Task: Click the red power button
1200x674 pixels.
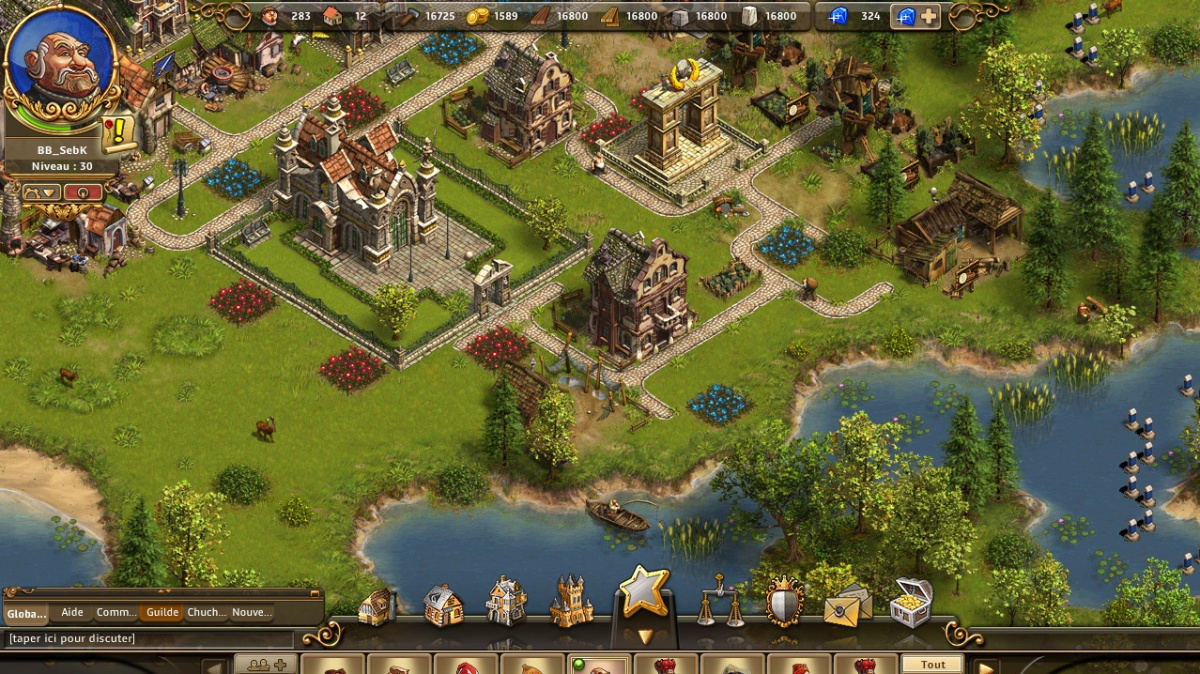Action: (x=83, y=192)
